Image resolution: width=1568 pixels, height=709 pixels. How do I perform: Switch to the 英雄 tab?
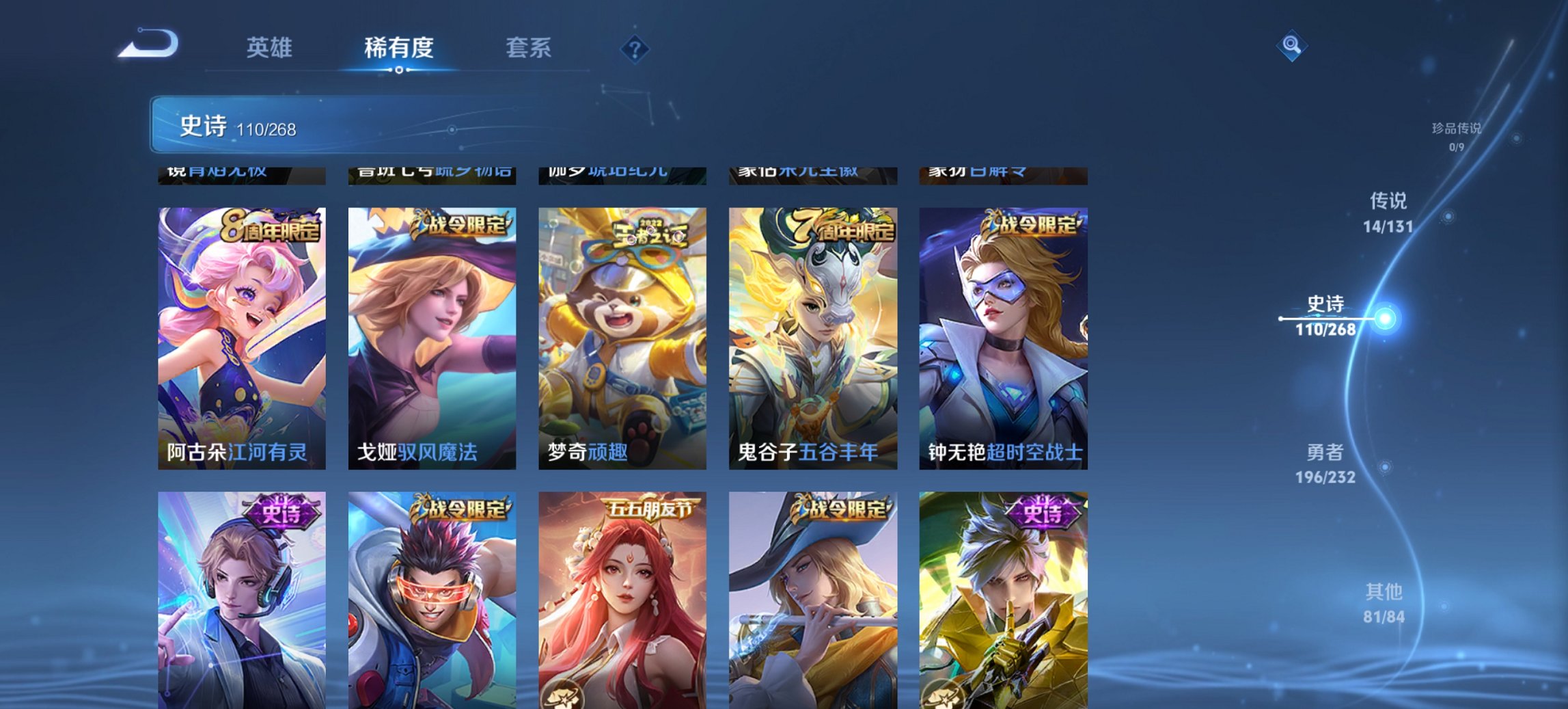click(271, 48)
